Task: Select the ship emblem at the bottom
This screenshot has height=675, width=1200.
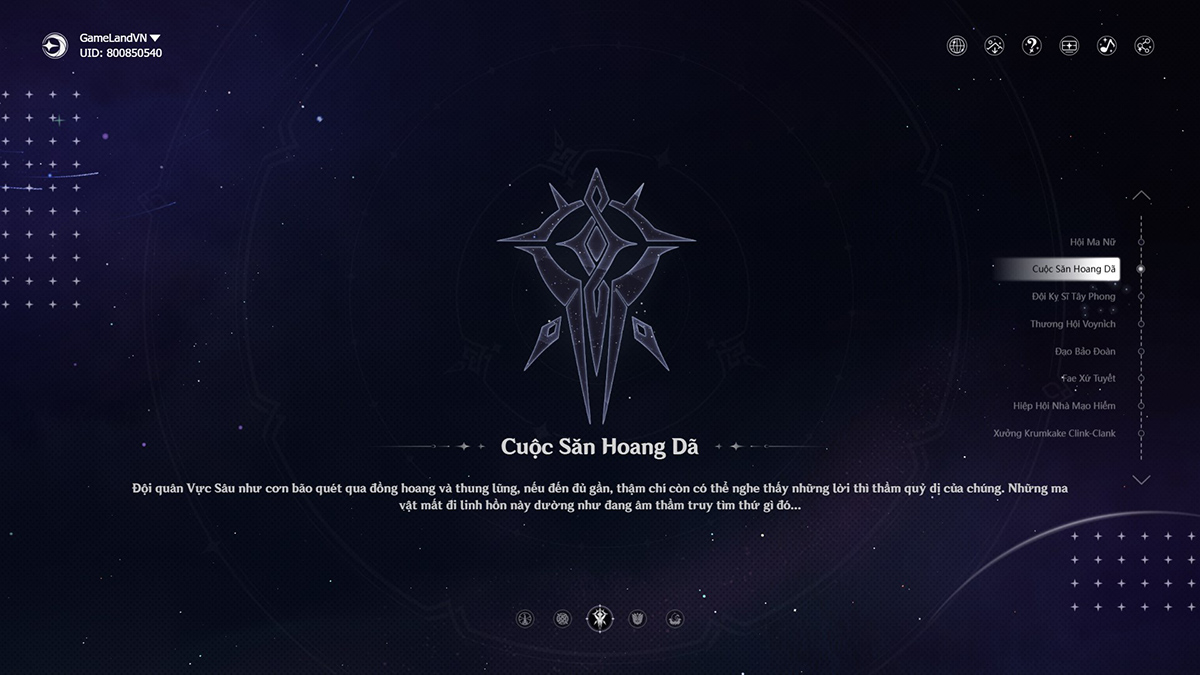Action: [x=675, y=619]
